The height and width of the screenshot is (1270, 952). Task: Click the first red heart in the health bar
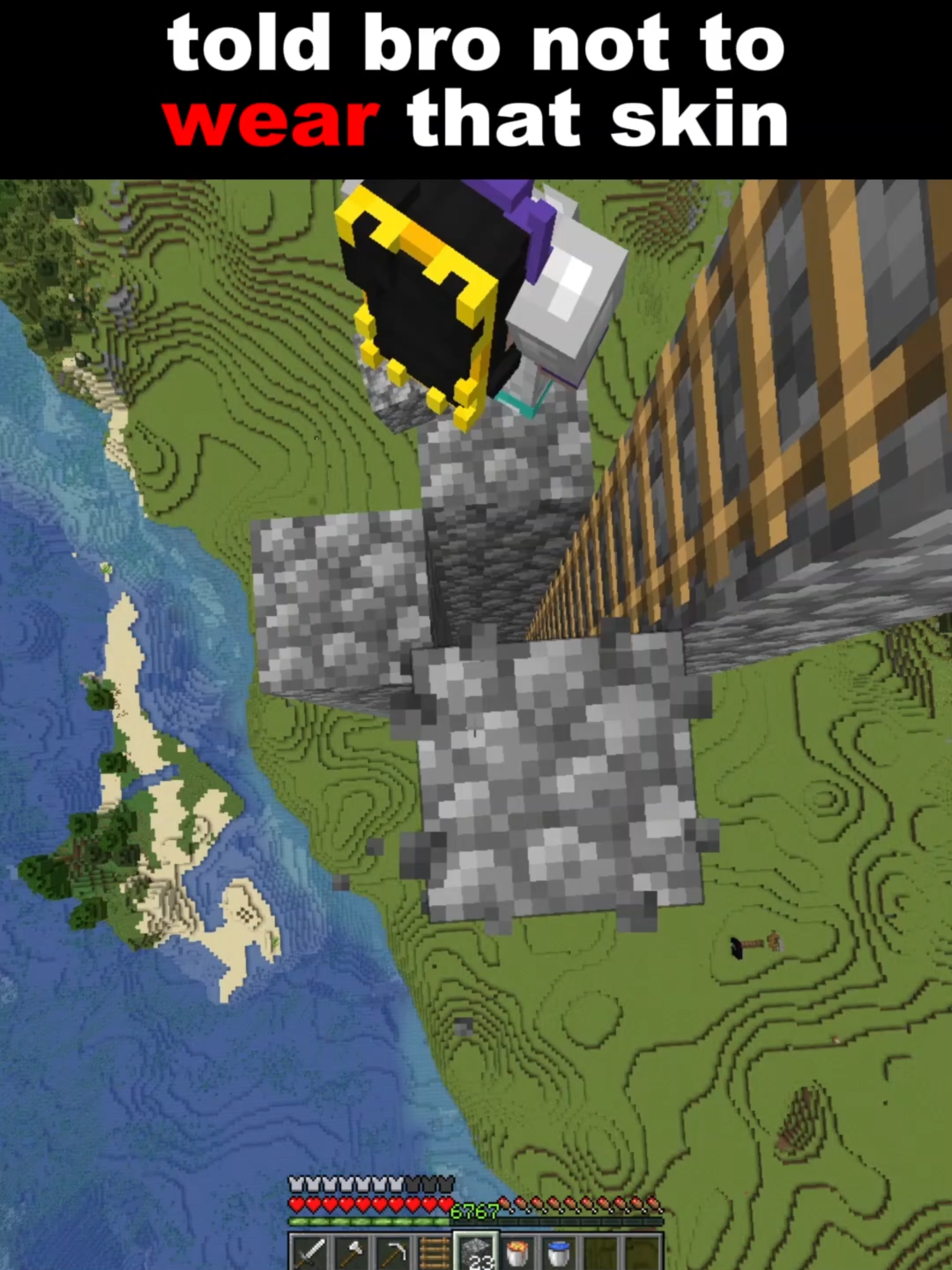[x=295, y=1203]
